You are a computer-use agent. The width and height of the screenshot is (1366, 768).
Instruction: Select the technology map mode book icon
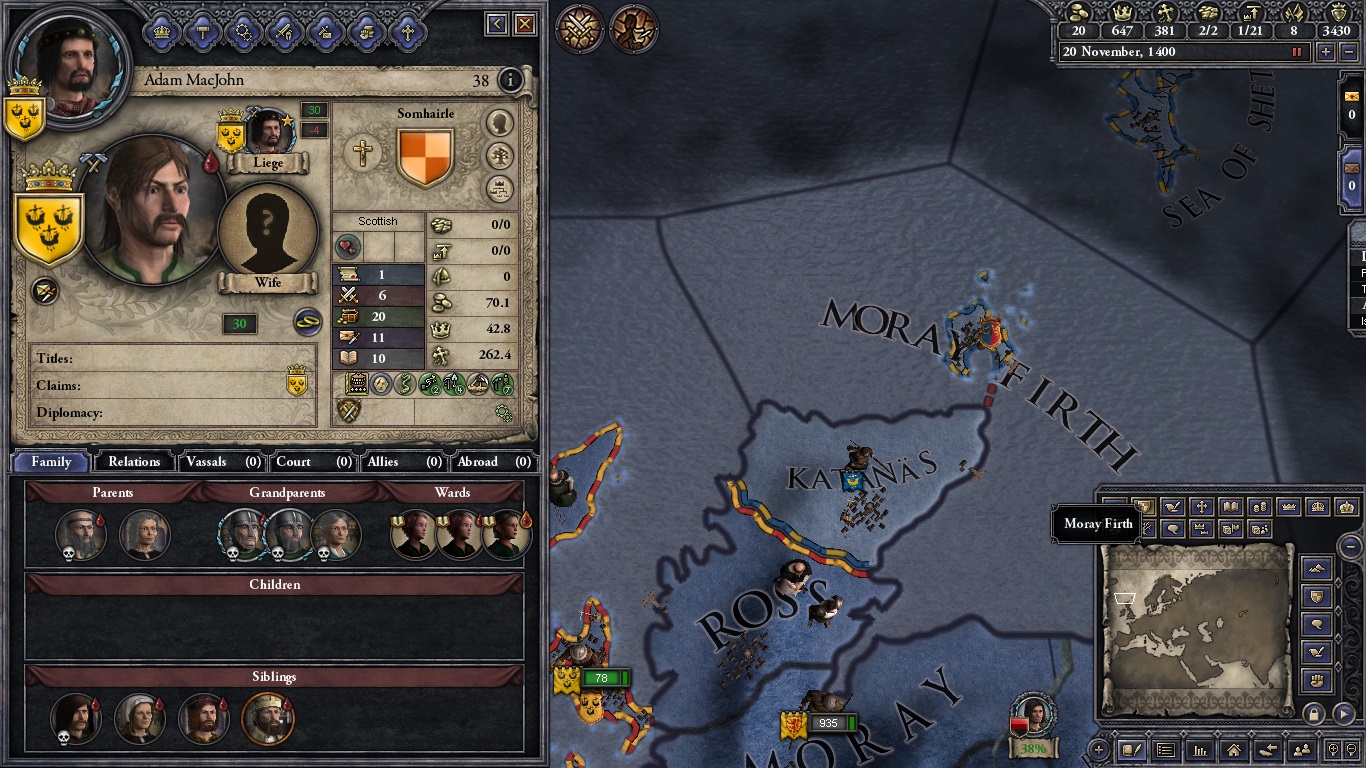1231,507
